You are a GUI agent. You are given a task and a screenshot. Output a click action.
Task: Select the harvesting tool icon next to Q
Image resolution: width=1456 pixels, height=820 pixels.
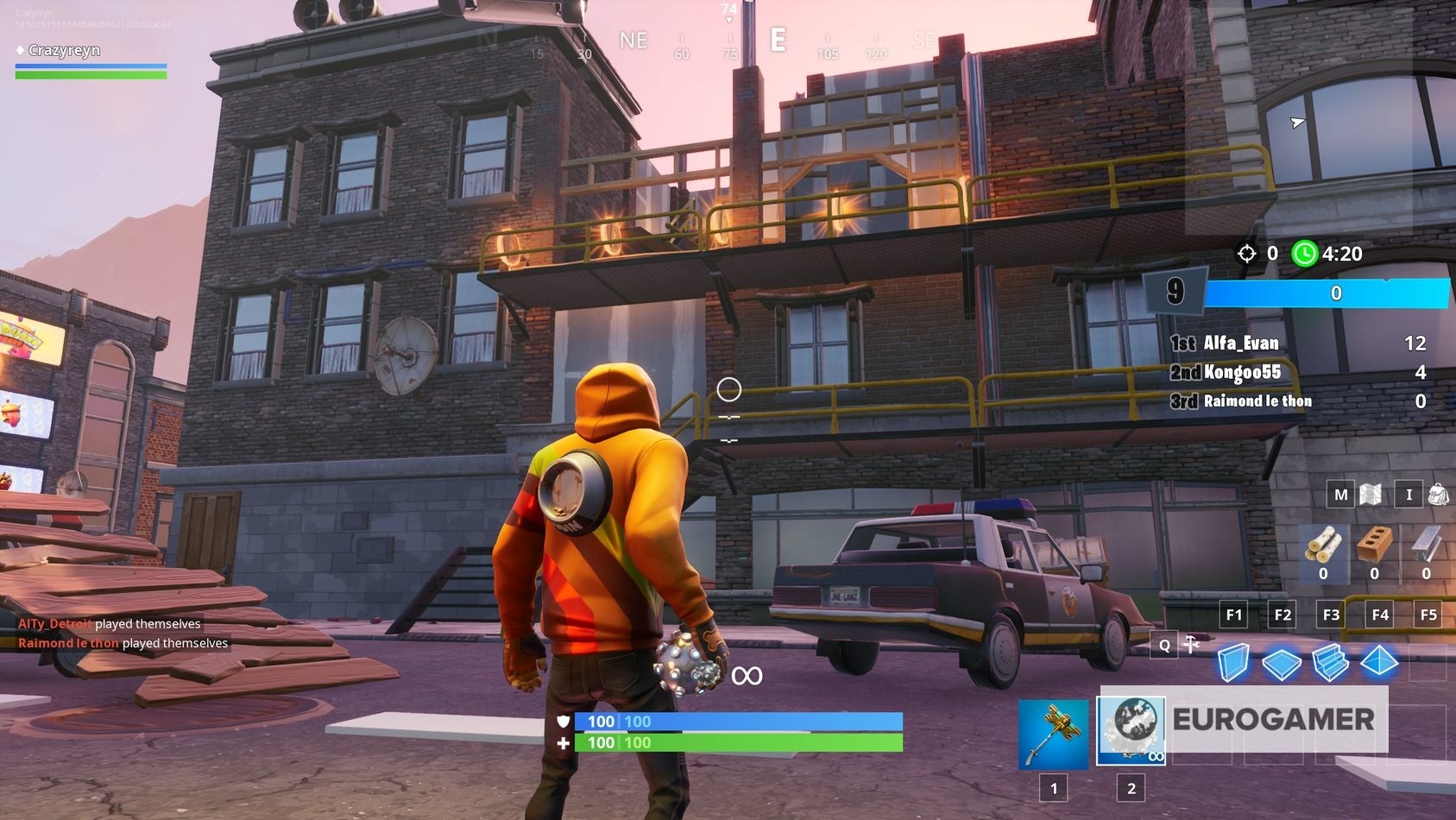(x=1190, y=646)
